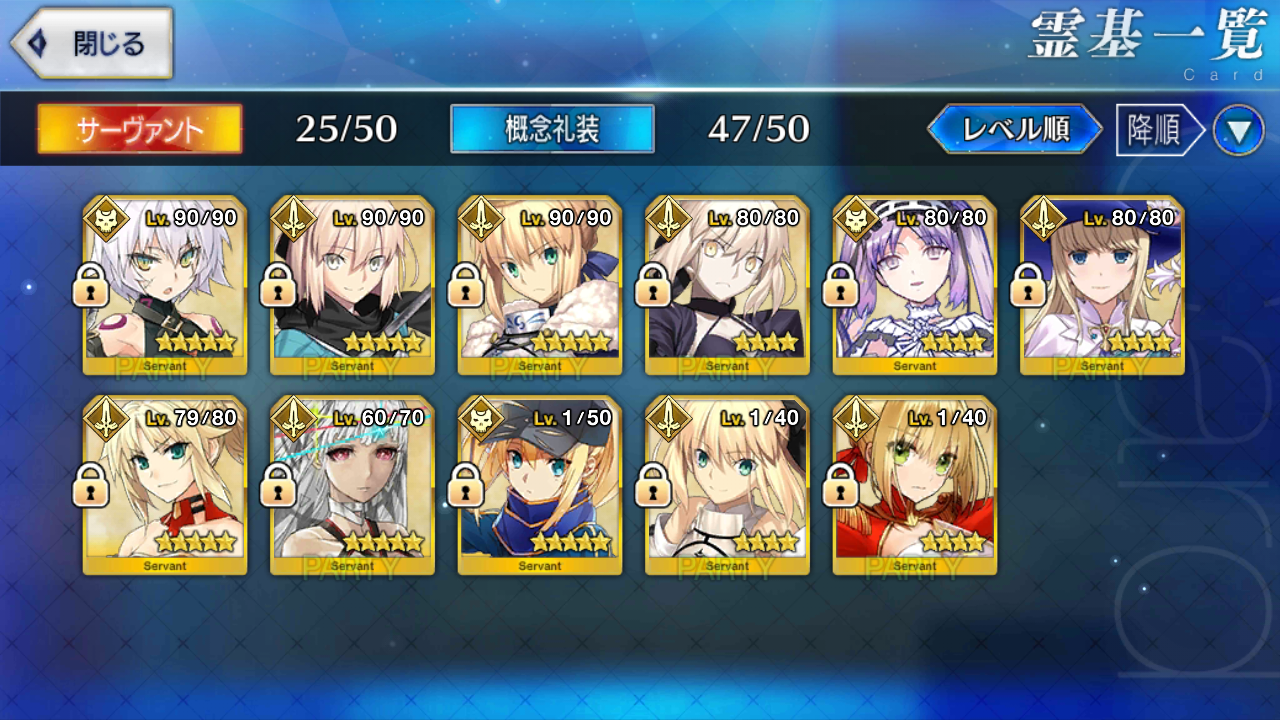This screenshot has height=720, width=1280.
Task: Select the pale-haired Lv. 80/80 saber in black
Action: pyautogui.click(x=727, y=285)
